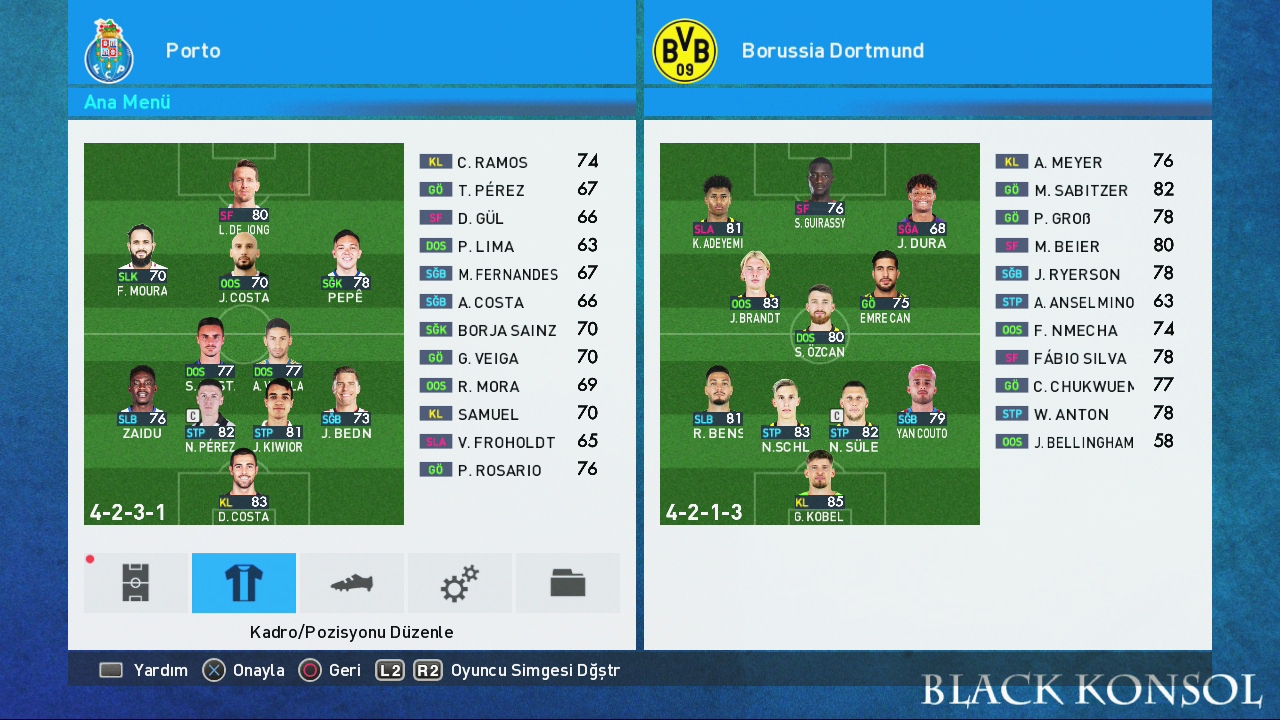Viewport: 1280px width, 720px height.
Task: Select the jersey squad edit icon
Action: [244, 583]
